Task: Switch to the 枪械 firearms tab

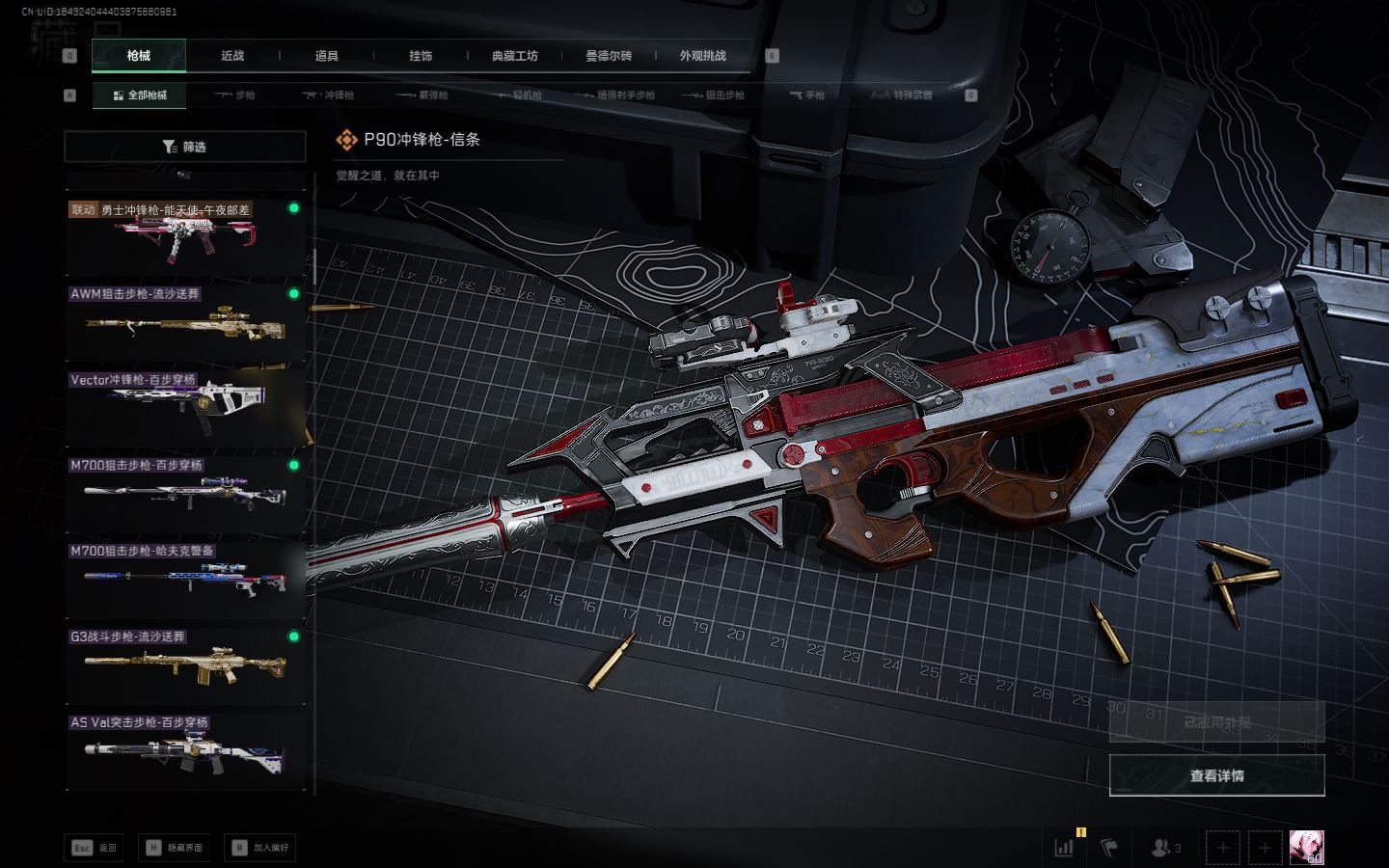Action: click(139, 56)
